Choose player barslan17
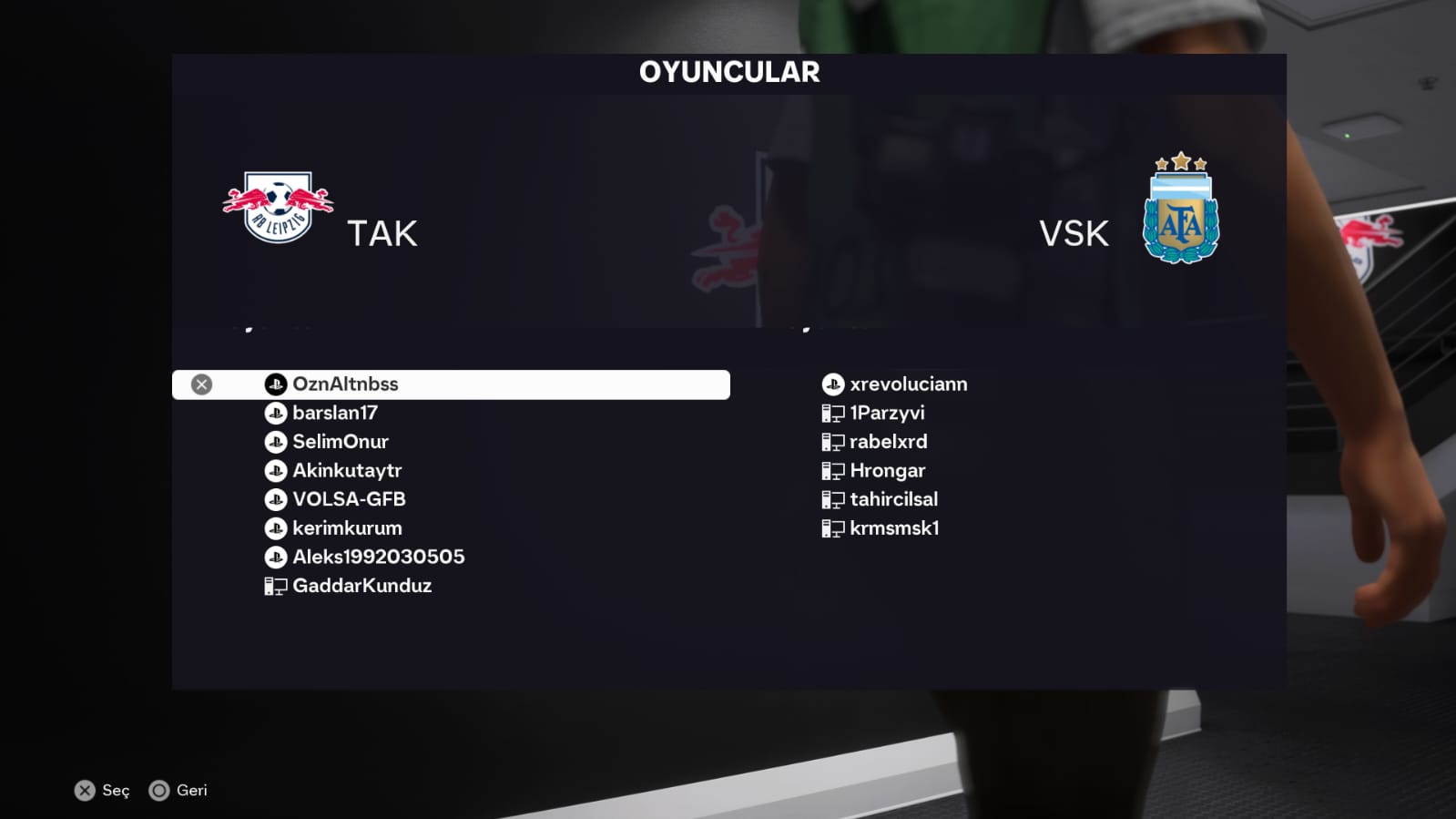This screenshot has width=1456, height=819. (334, 414)
